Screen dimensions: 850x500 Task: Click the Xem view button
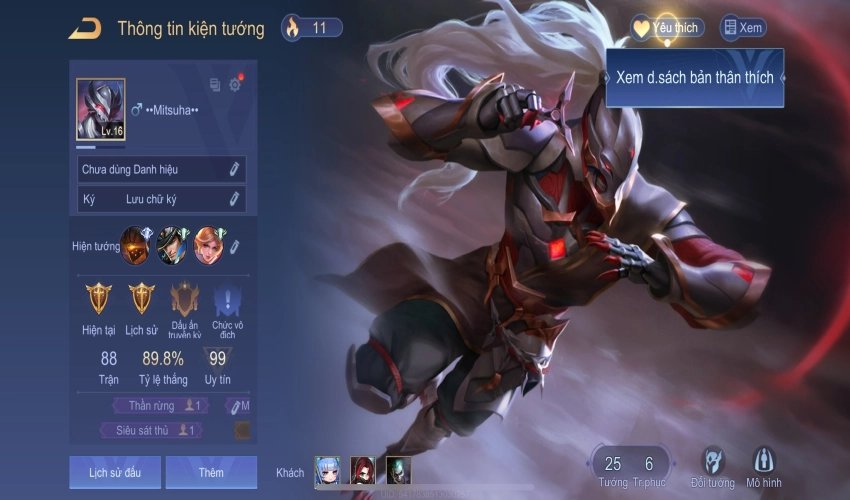[x=742, y=28]
